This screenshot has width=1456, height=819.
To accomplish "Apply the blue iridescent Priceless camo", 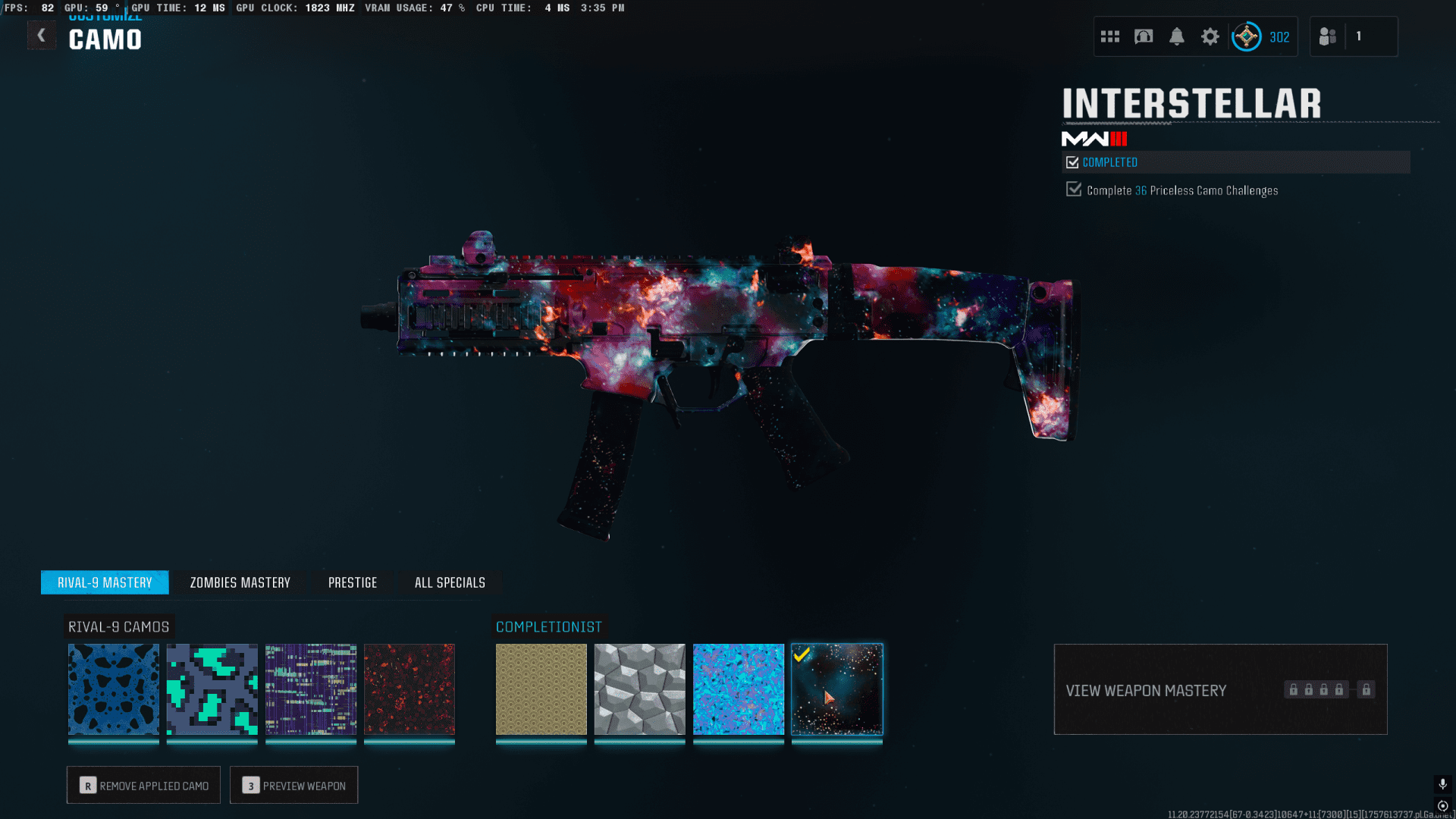I will coord(739,689).
